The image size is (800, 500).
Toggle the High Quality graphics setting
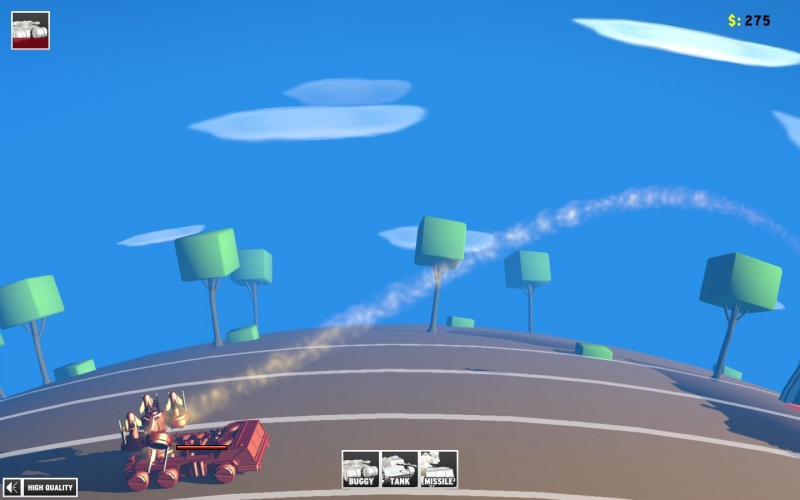51,488
